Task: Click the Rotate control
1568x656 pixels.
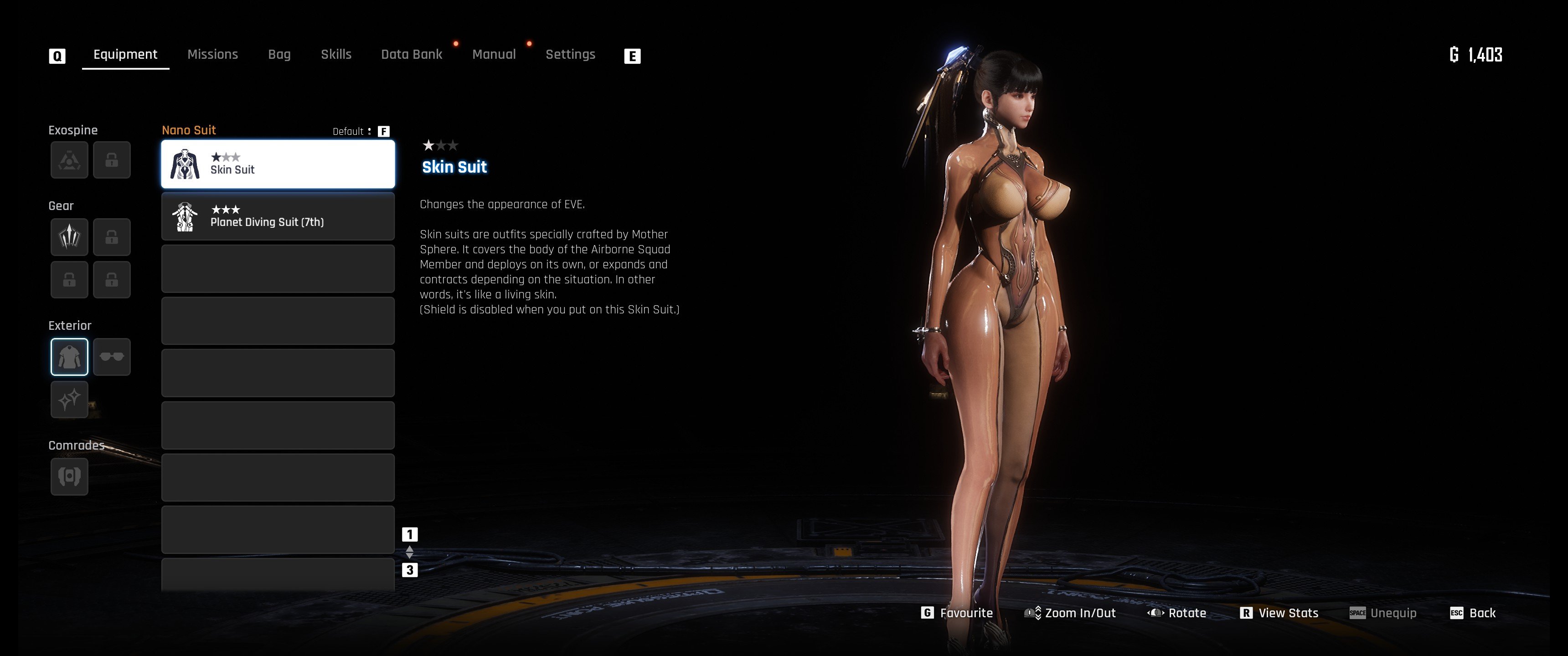Action: pos(1177,613)
